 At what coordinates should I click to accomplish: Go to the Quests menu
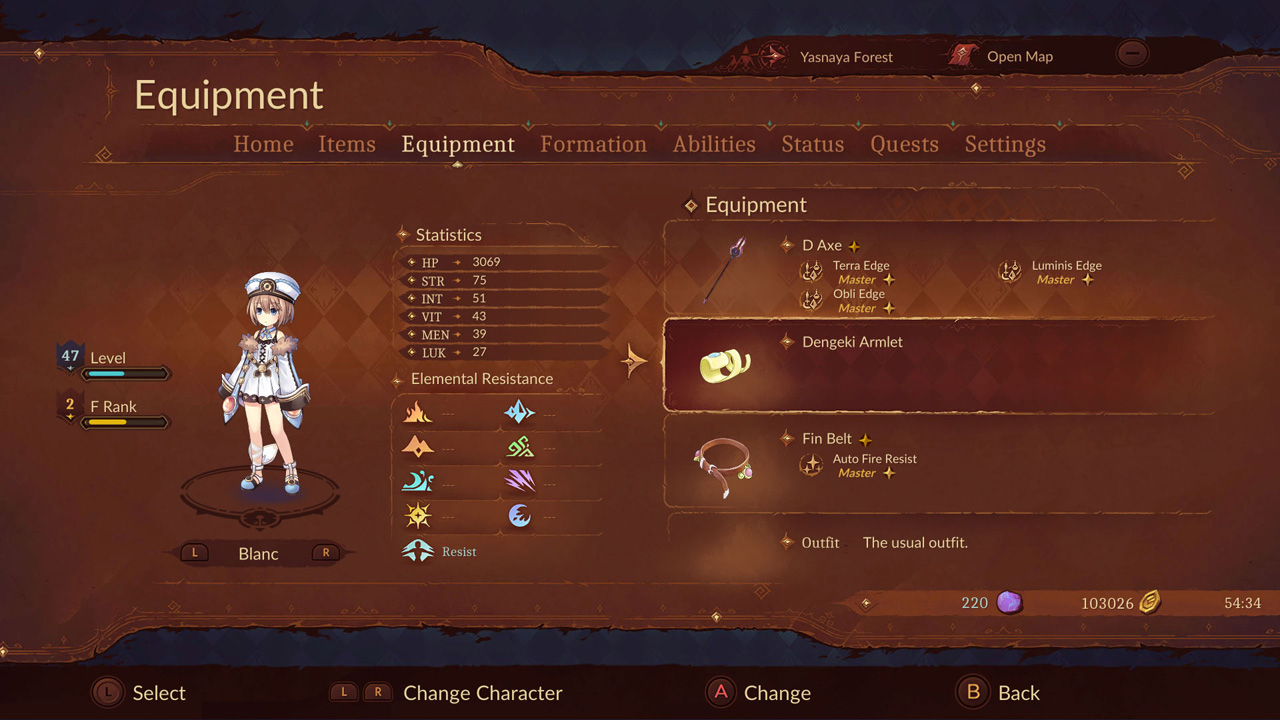click(904, 144)
